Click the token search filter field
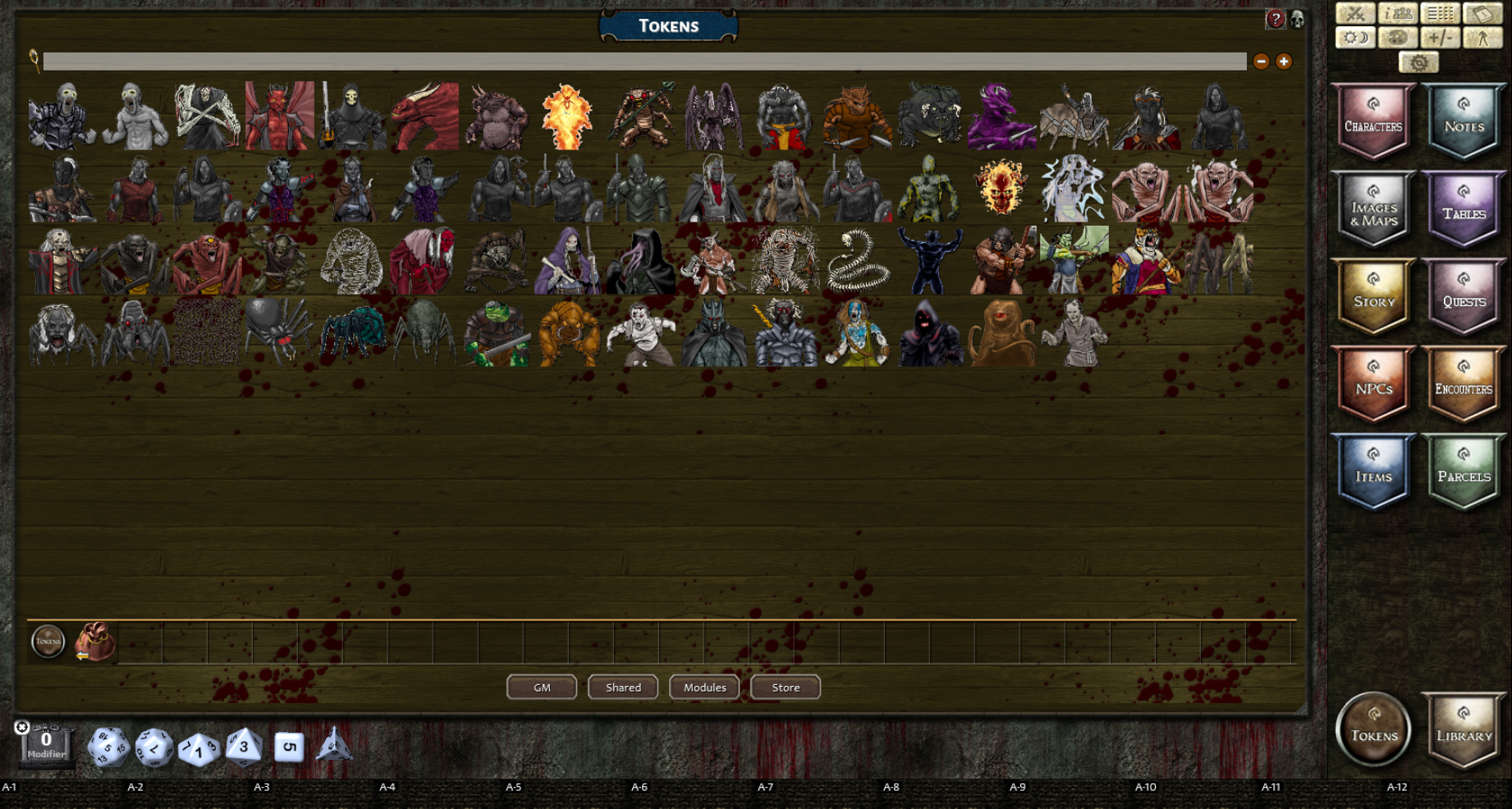The image size is (1512, 809). (575, 61)
